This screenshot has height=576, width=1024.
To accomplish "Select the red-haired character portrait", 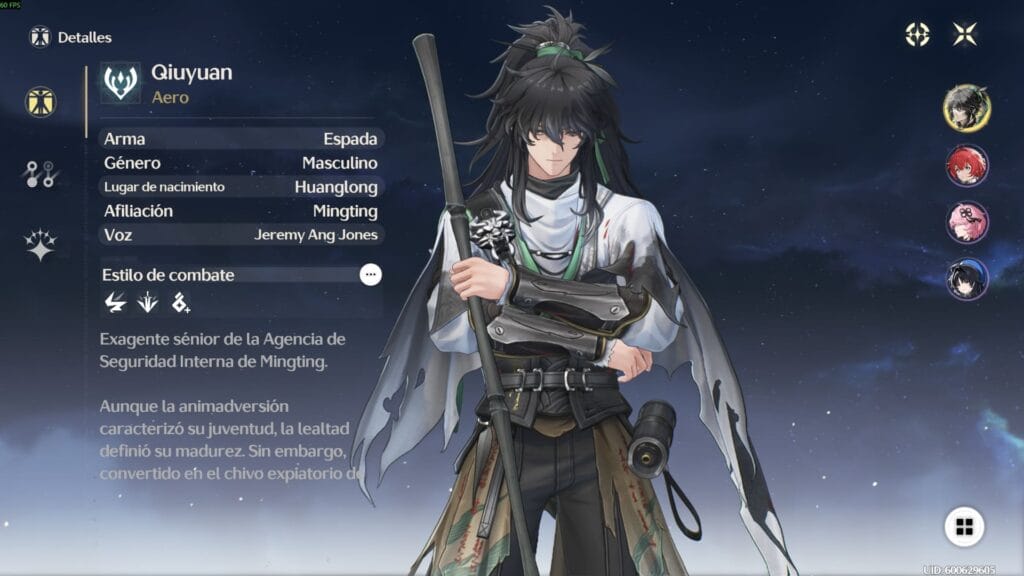I will (x=967, y=165).
